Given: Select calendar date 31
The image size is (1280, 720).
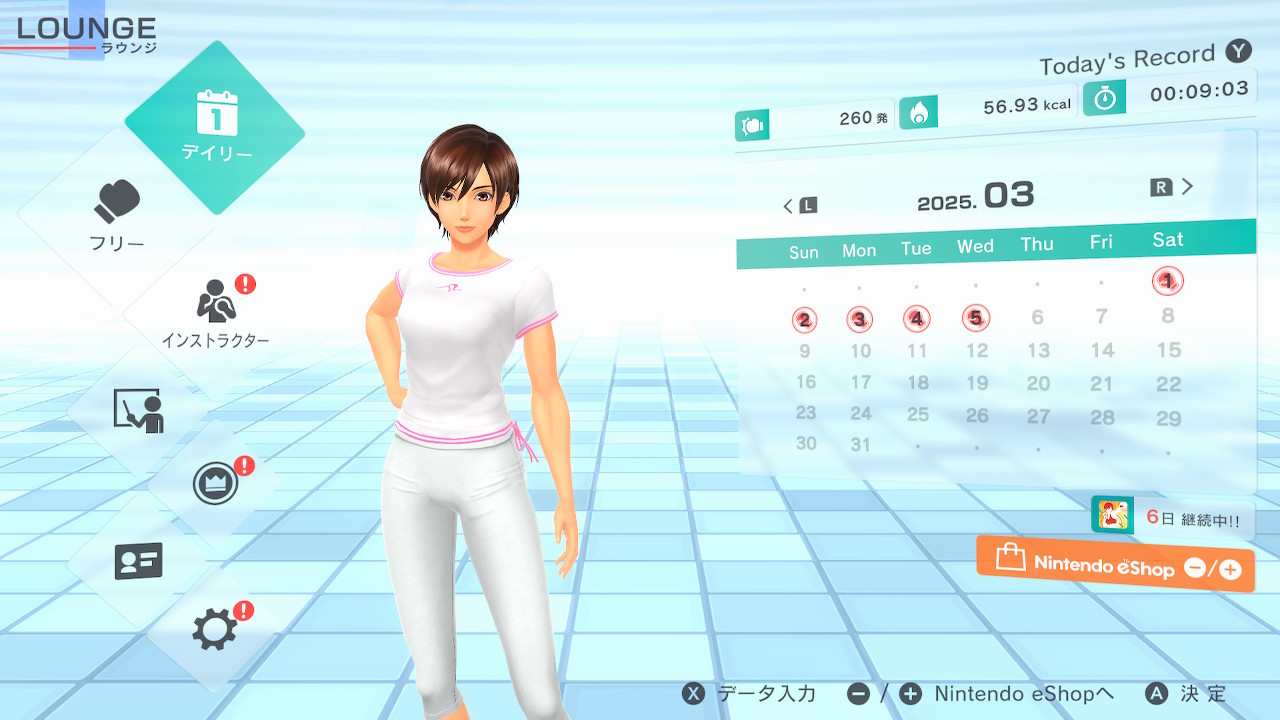Looking at the screenshot, I should (x=860, y=445).
